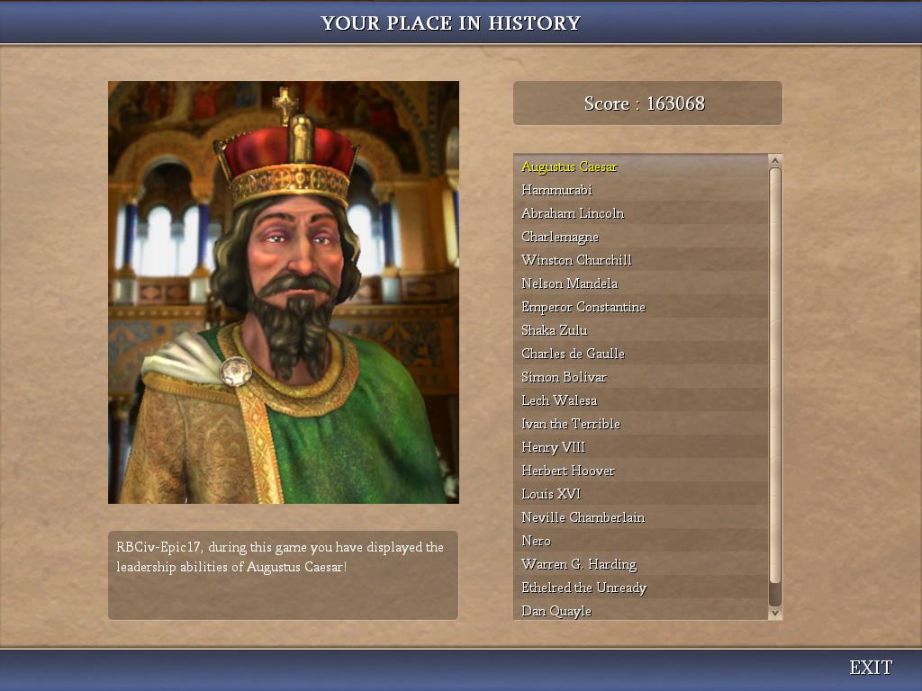Select Charles de Gaulle in the ranking
The image size is (922, 691).
coord(572,353)
